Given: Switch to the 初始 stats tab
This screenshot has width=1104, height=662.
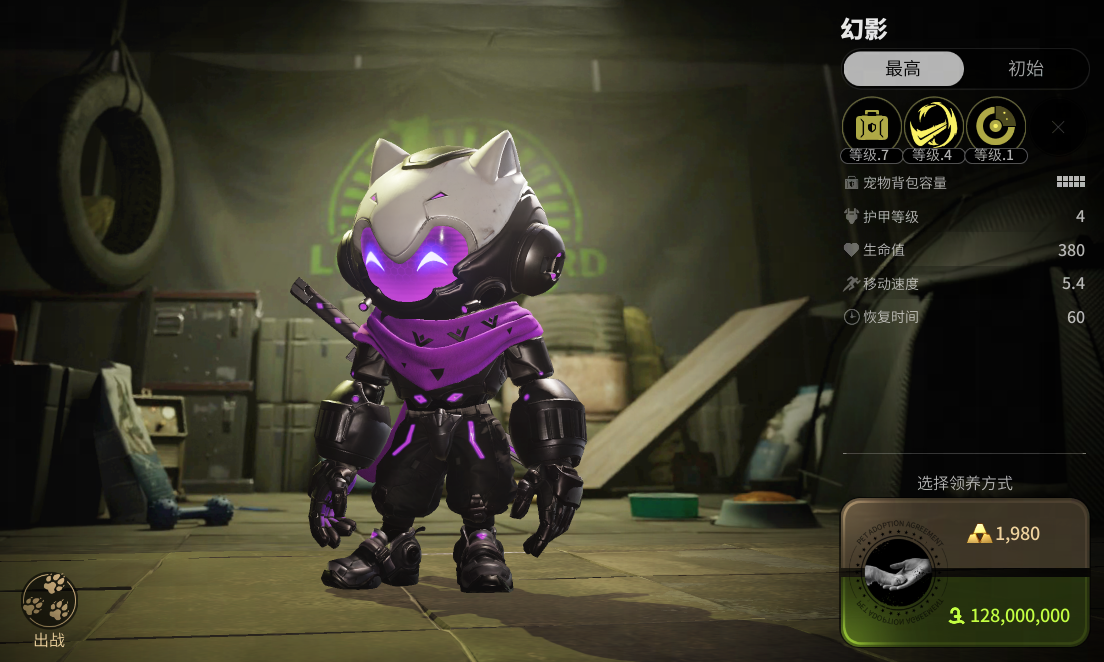Looking at the screenshot, I should pos(1025,69).
